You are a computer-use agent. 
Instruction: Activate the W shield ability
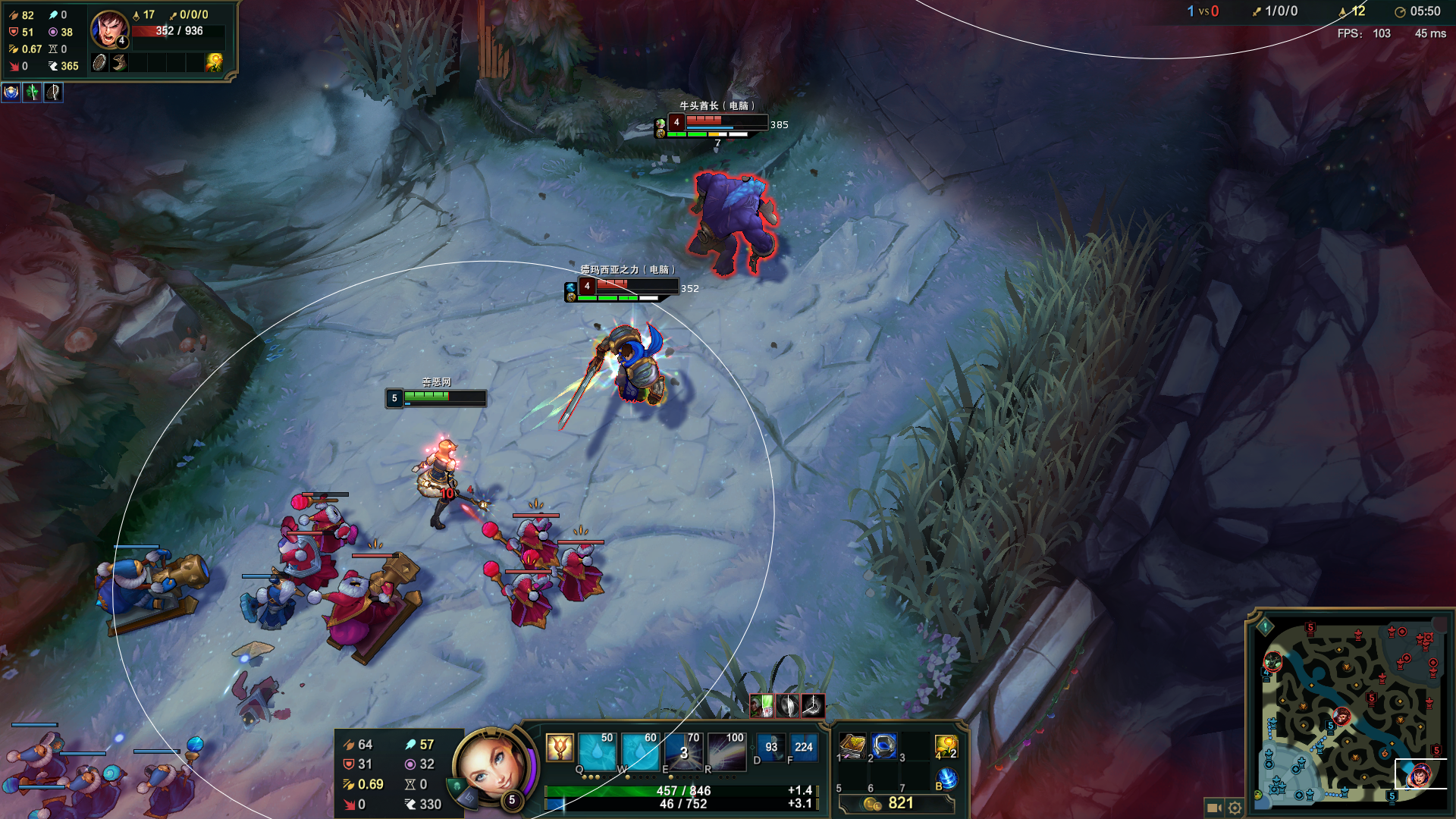640,752
